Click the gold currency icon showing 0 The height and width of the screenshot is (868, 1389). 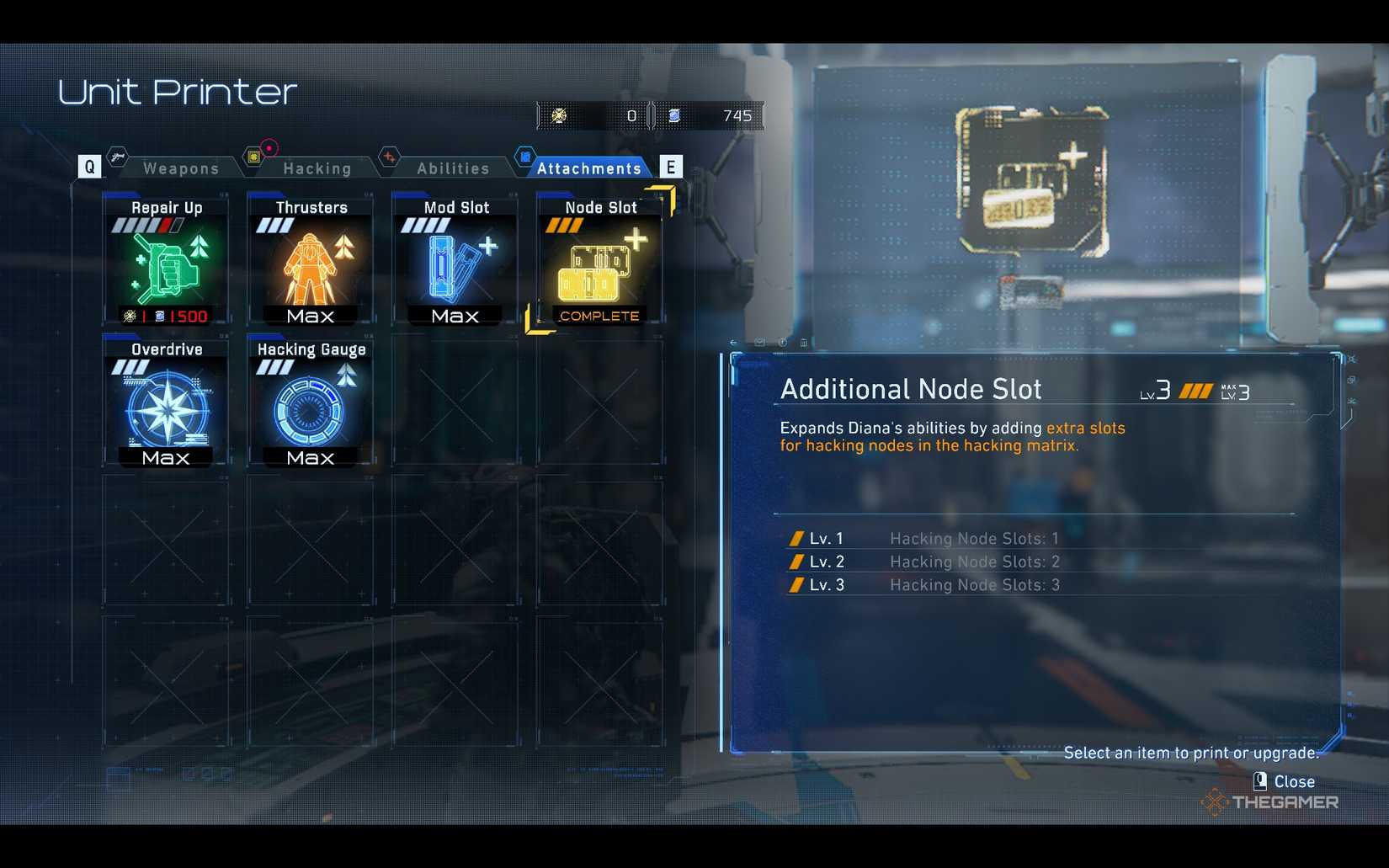[557, 115]
